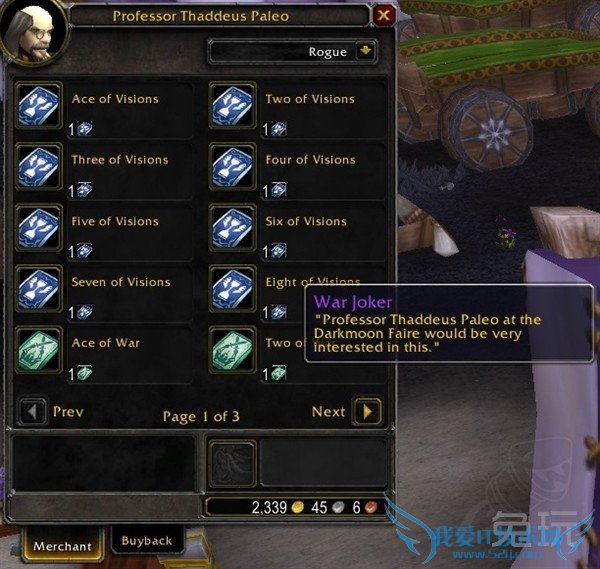Go to the previous merchant page
600x569 pixels.
[x=35, y=411]
